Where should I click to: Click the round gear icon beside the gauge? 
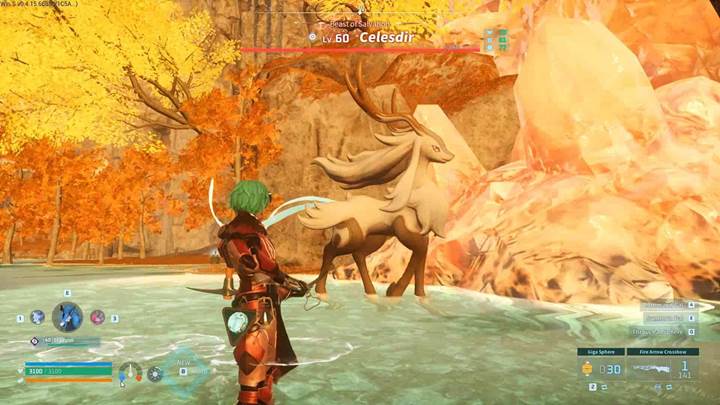point(155,373)
